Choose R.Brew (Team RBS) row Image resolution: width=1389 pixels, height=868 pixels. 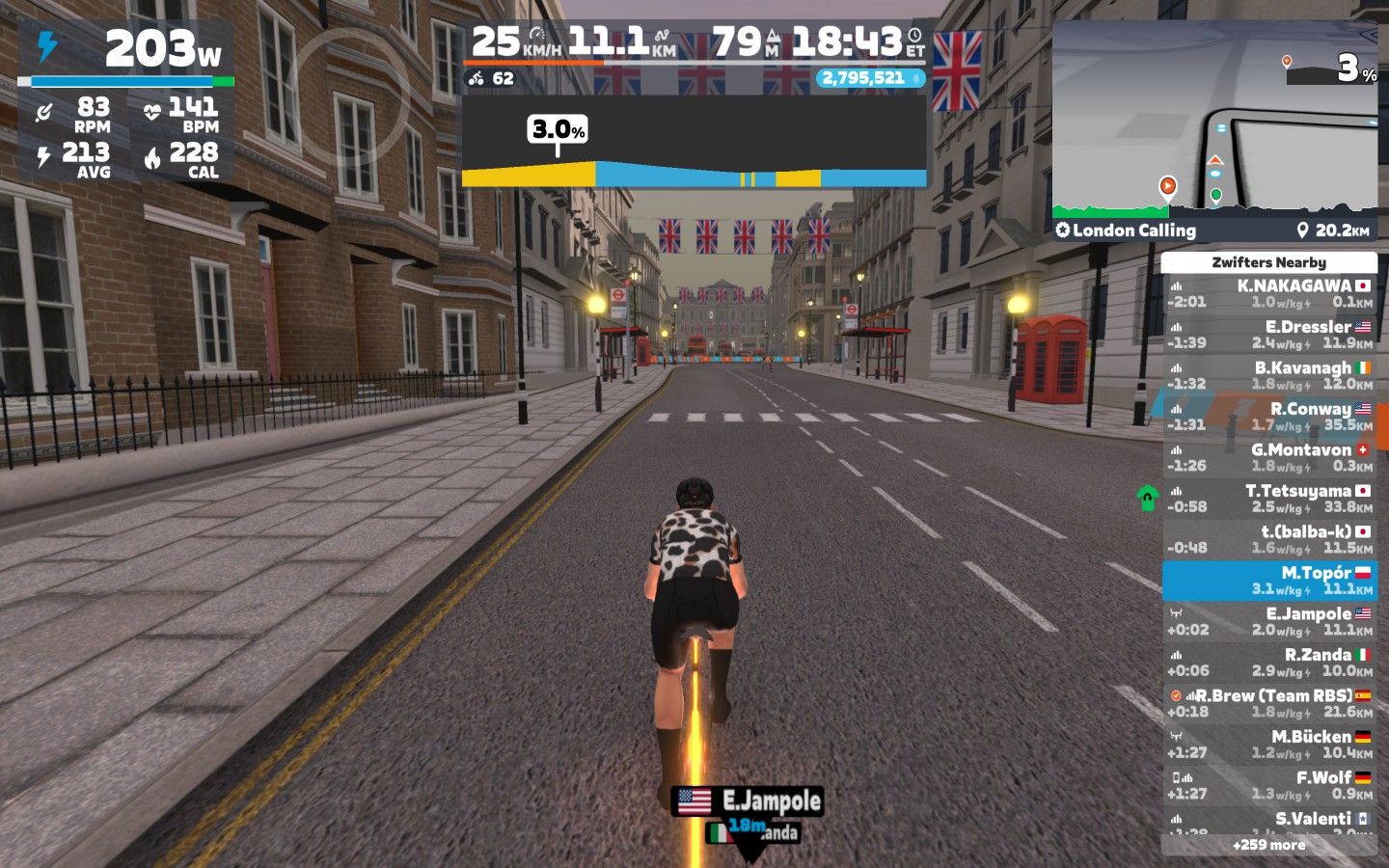tap(1268, 703)
